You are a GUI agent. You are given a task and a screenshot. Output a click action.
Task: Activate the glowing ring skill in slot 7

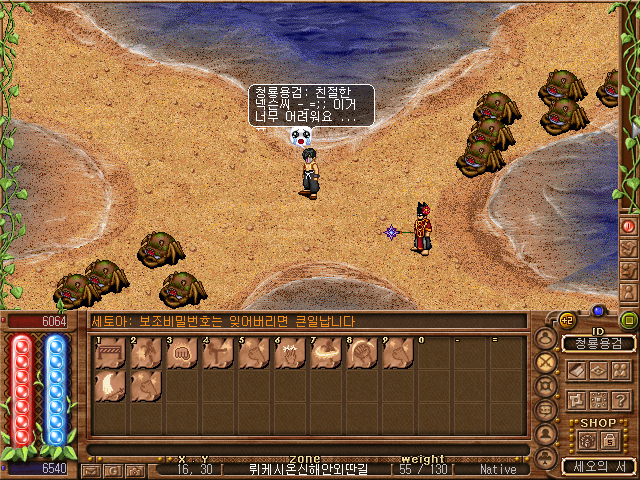click(x=325, y=354)
